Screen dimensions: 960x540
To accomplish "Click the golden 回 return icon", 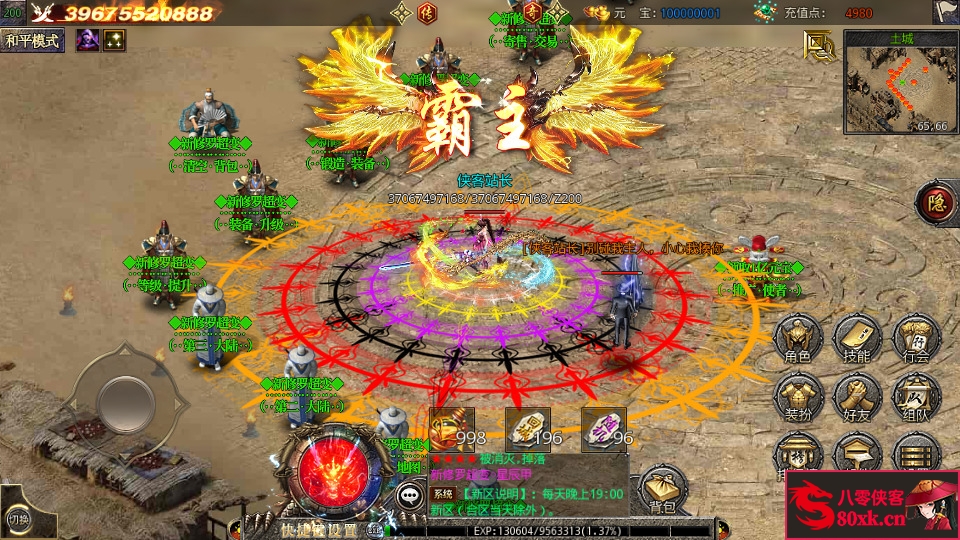I will [819, 46].
